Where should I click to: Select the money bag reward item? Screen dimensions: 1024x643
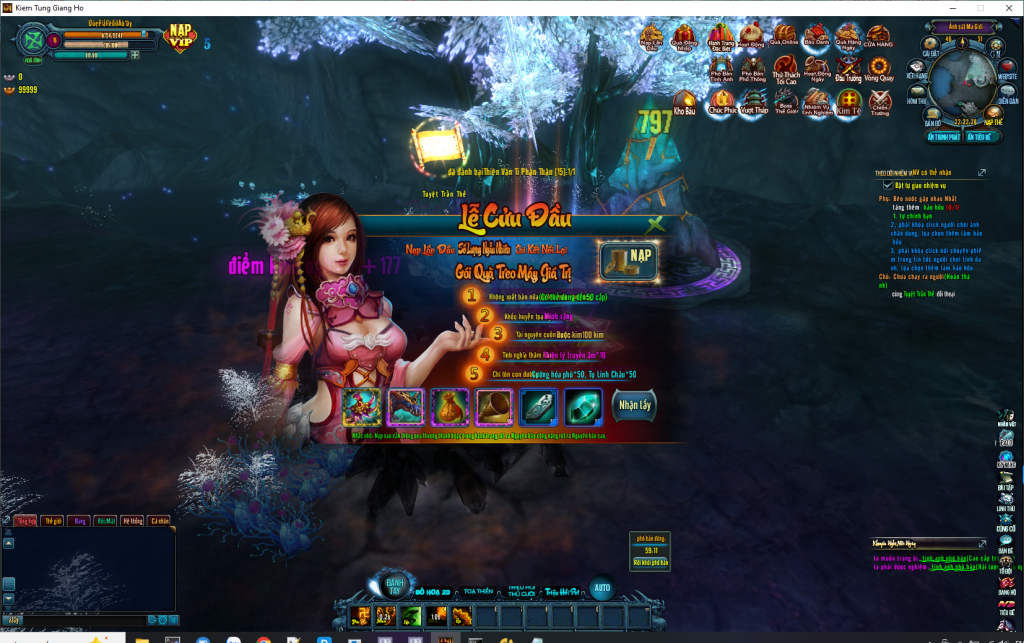(x=450, y=407)
